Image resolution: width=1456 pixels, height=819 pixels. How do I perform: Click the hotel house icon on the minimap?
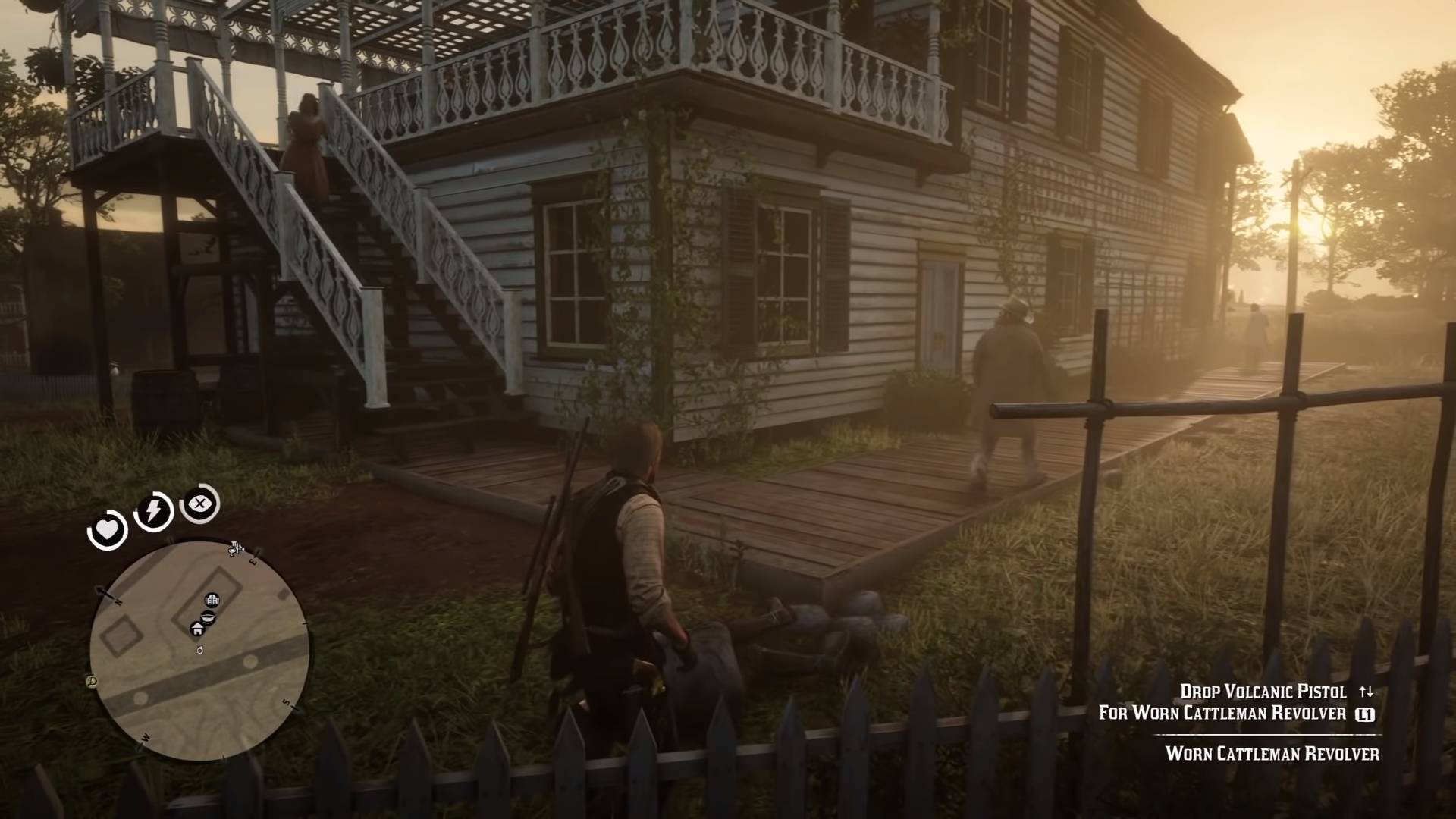pyautogui.click(x=196, y=629)
